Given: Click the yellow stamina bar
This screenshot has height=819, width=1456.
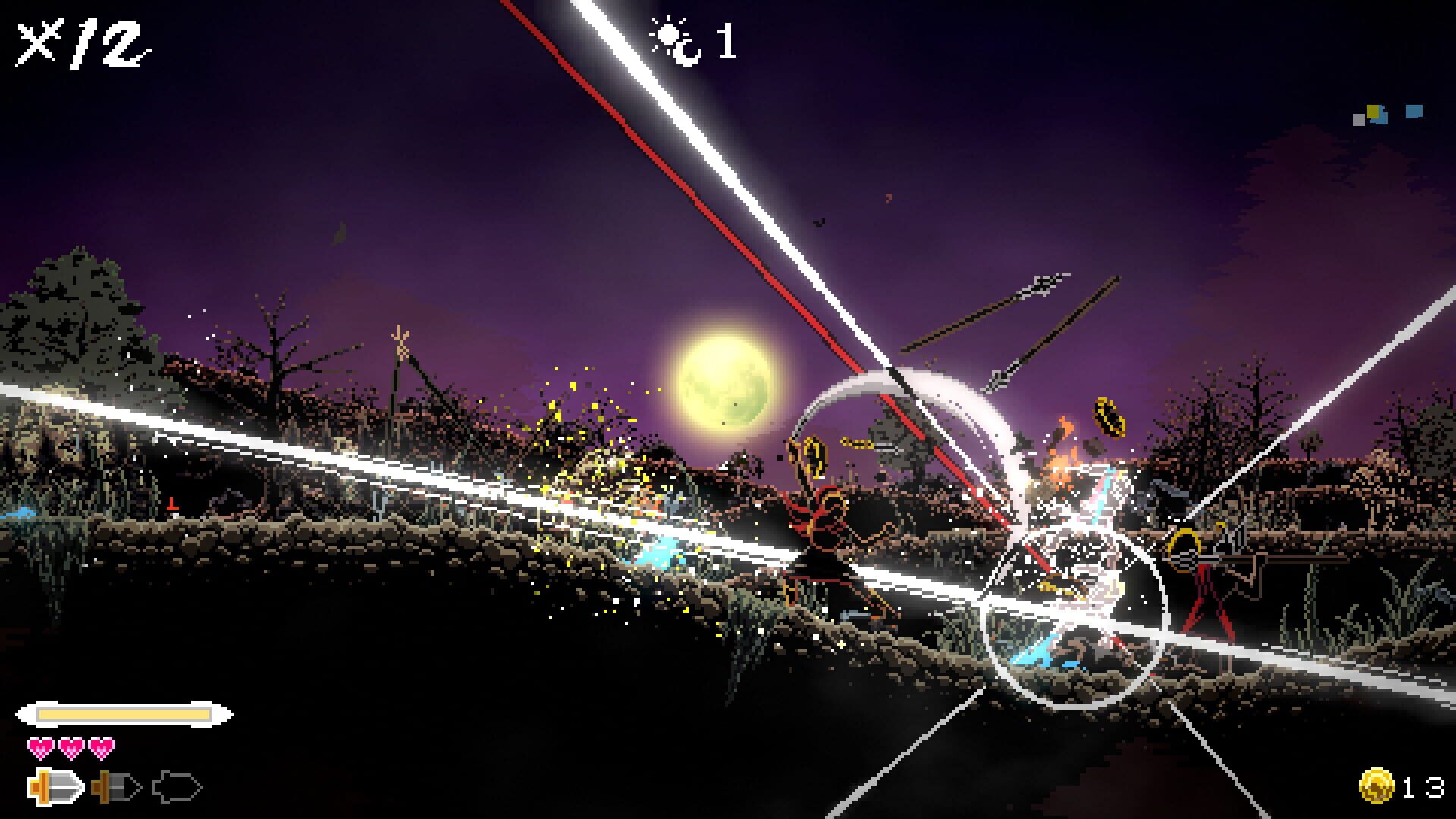Looking at the screenshot, I should coord(125,713).
